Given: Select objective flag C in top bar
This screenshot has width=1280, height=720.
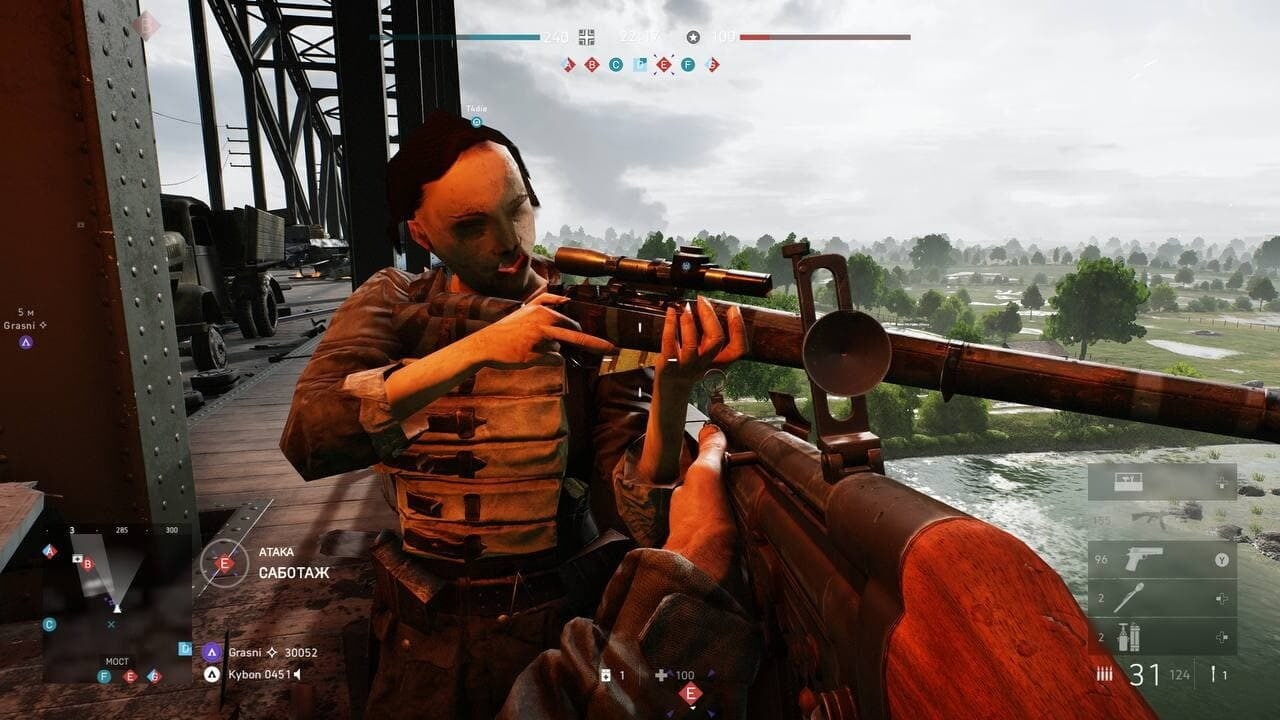Looking at the screenshot, I should click(616, 65).
